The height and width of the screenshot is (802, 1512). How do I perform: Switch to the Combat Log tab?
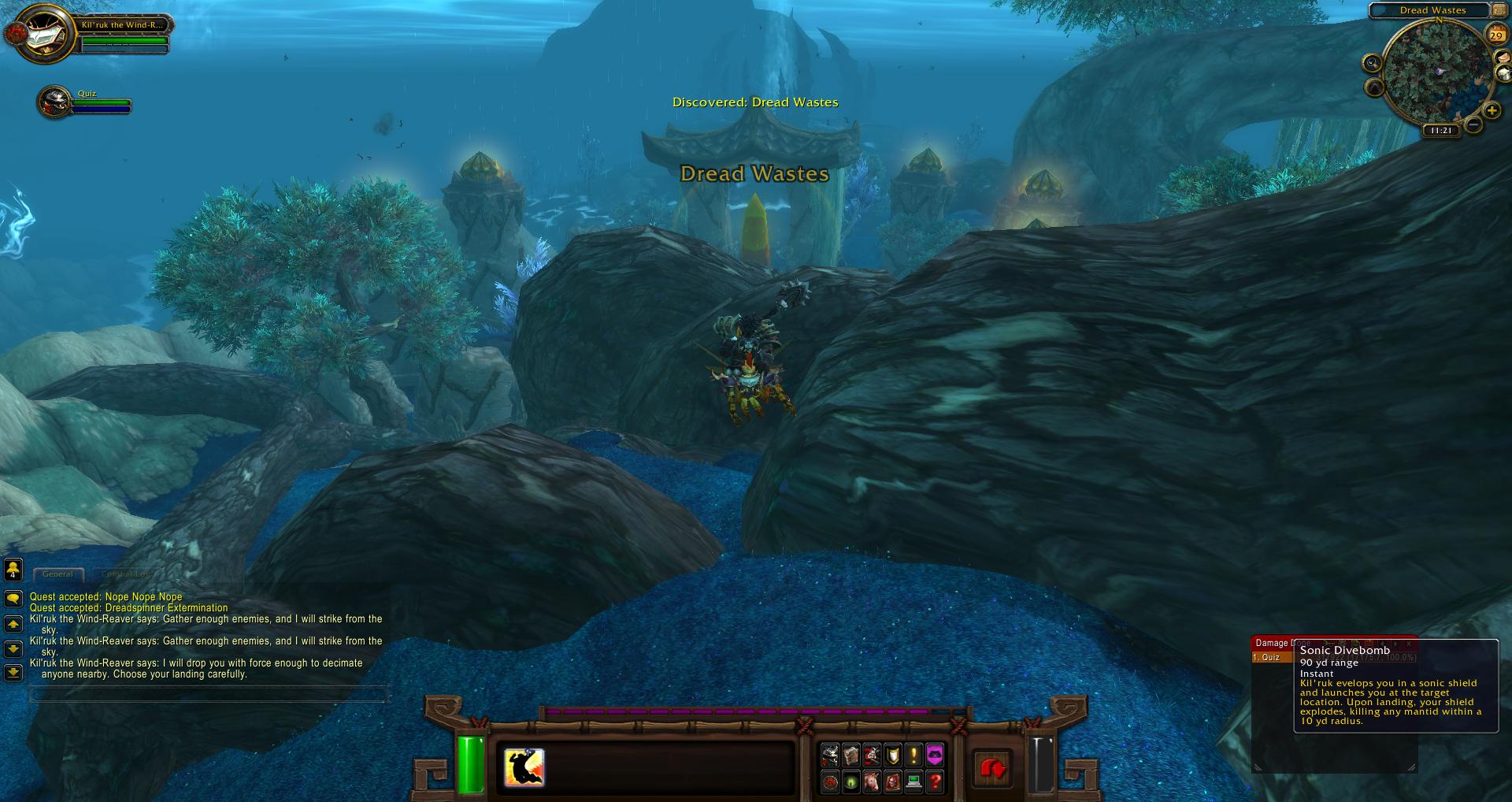[x=126, y=574]
